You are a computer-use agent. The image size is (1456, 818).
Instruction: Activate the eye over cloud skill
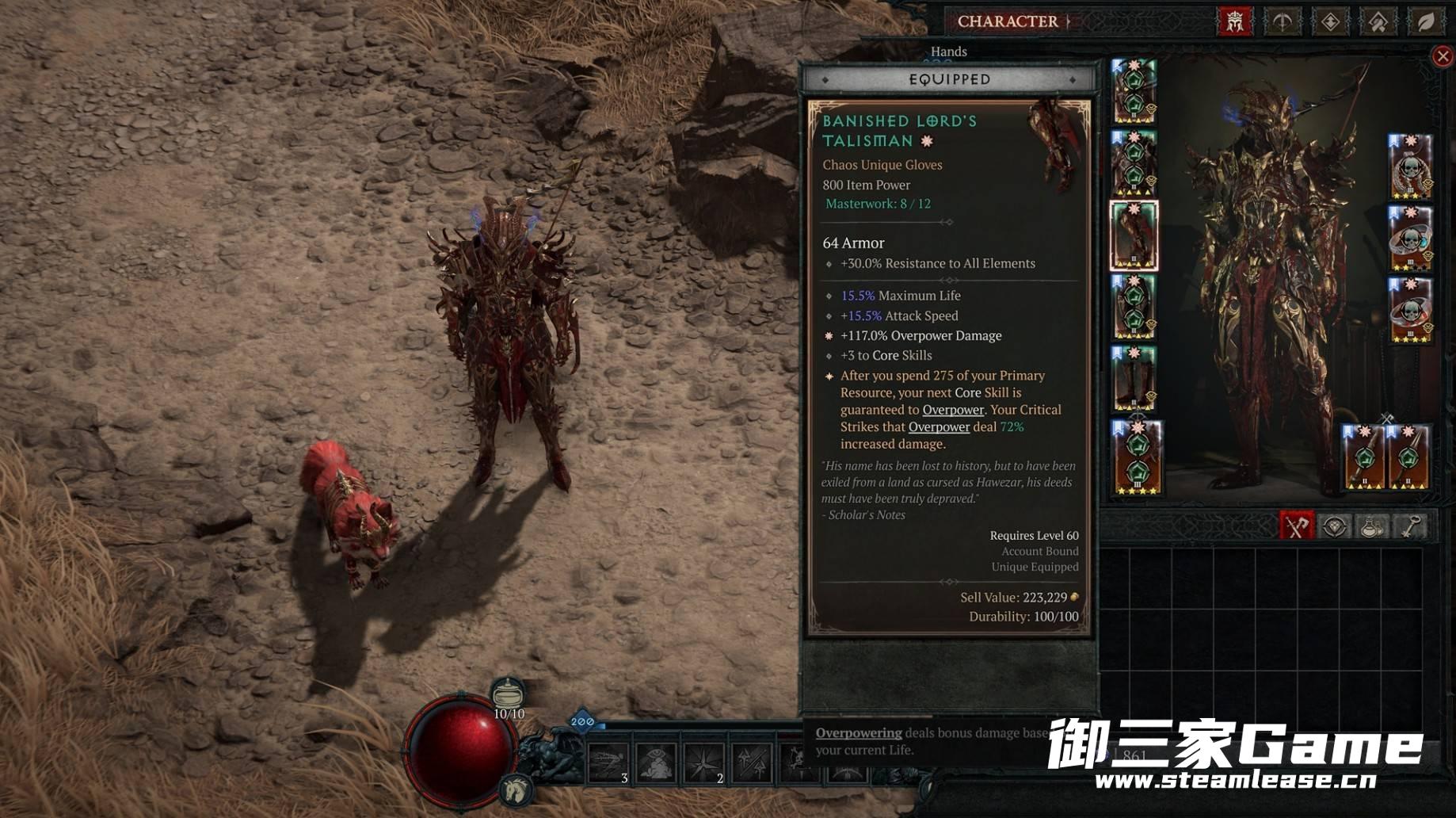coord(656,764)
